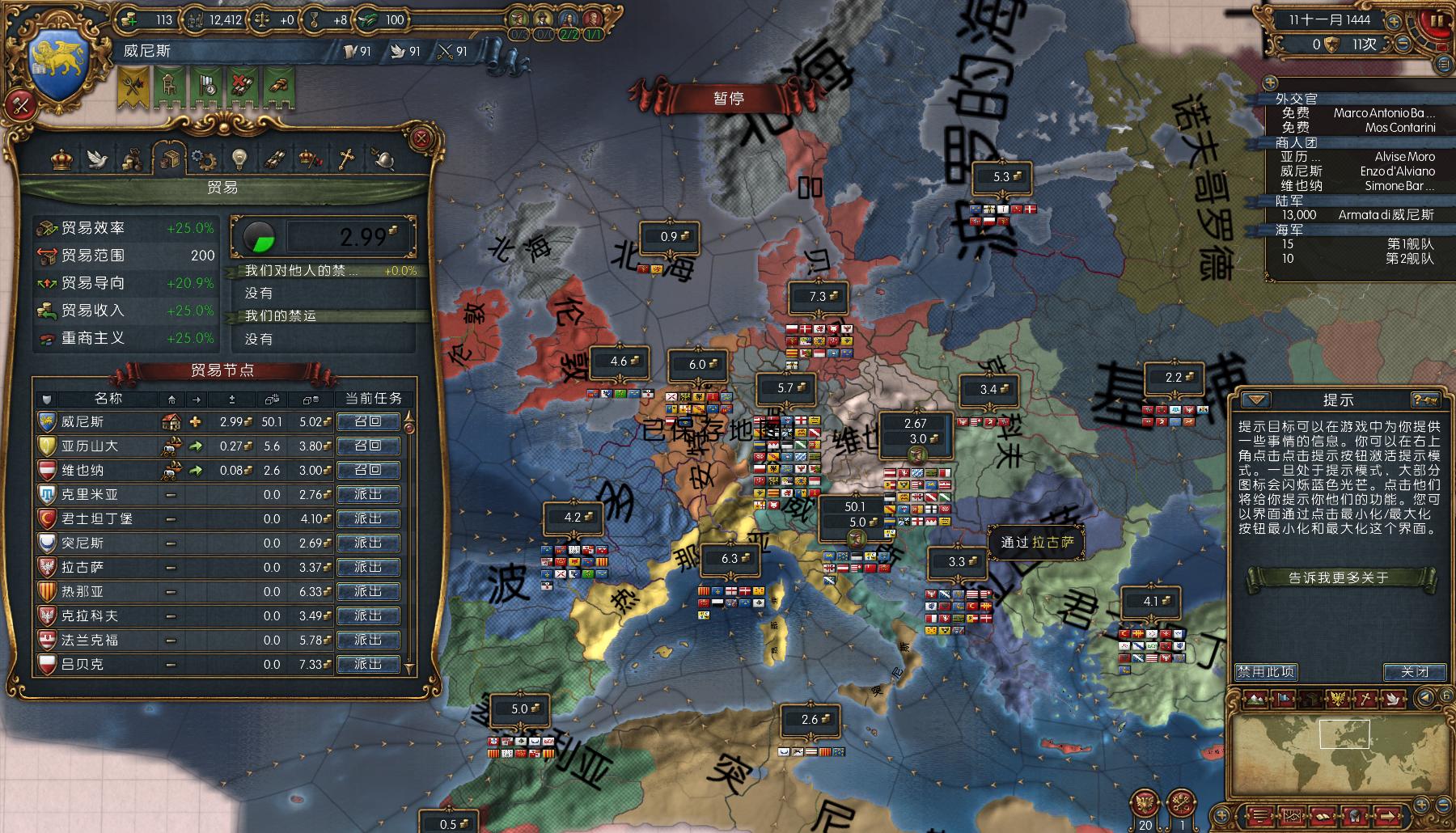Select 第1舰队 fleet in the outliner
1456x833 pixels.
tap(1409, 244)
